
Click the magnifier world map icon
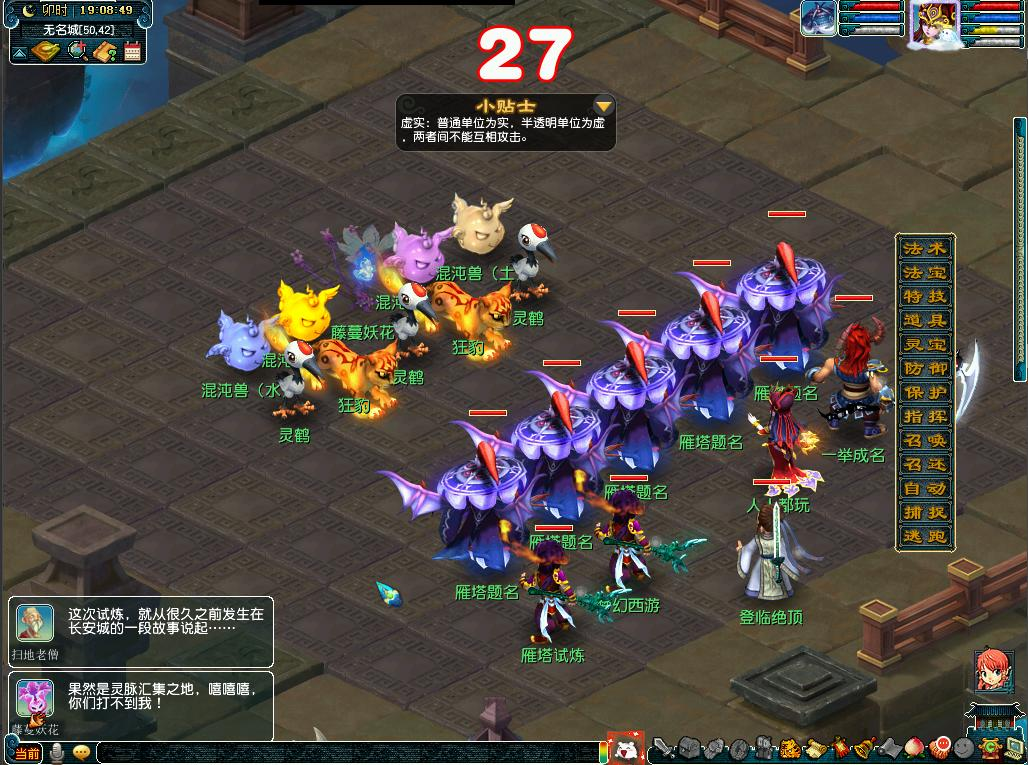coord(77,51)
